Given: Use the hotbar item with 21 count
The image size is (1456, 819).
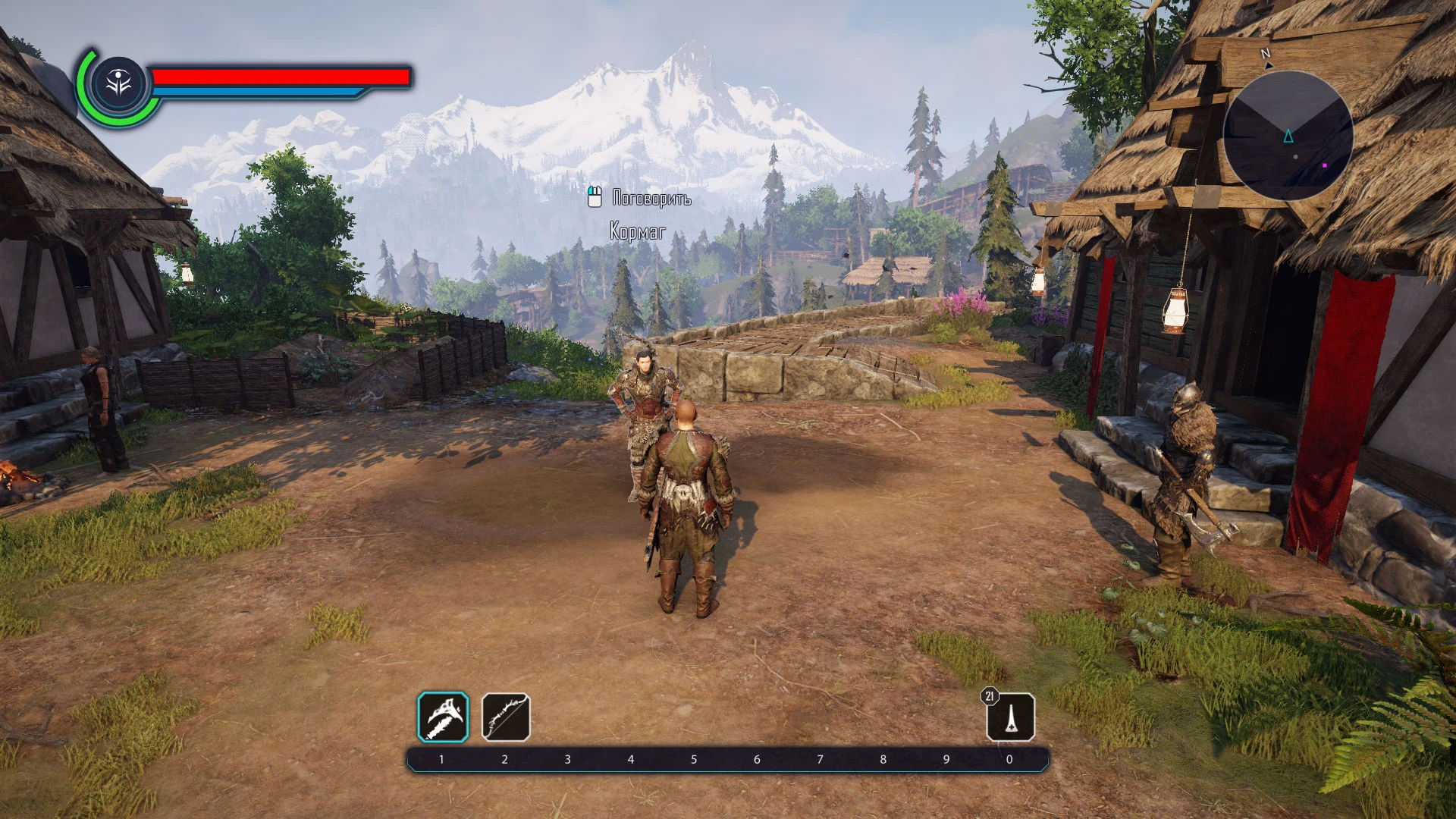Looking at the screenshot, I should pyautogui.click(x=1010, y=717).
